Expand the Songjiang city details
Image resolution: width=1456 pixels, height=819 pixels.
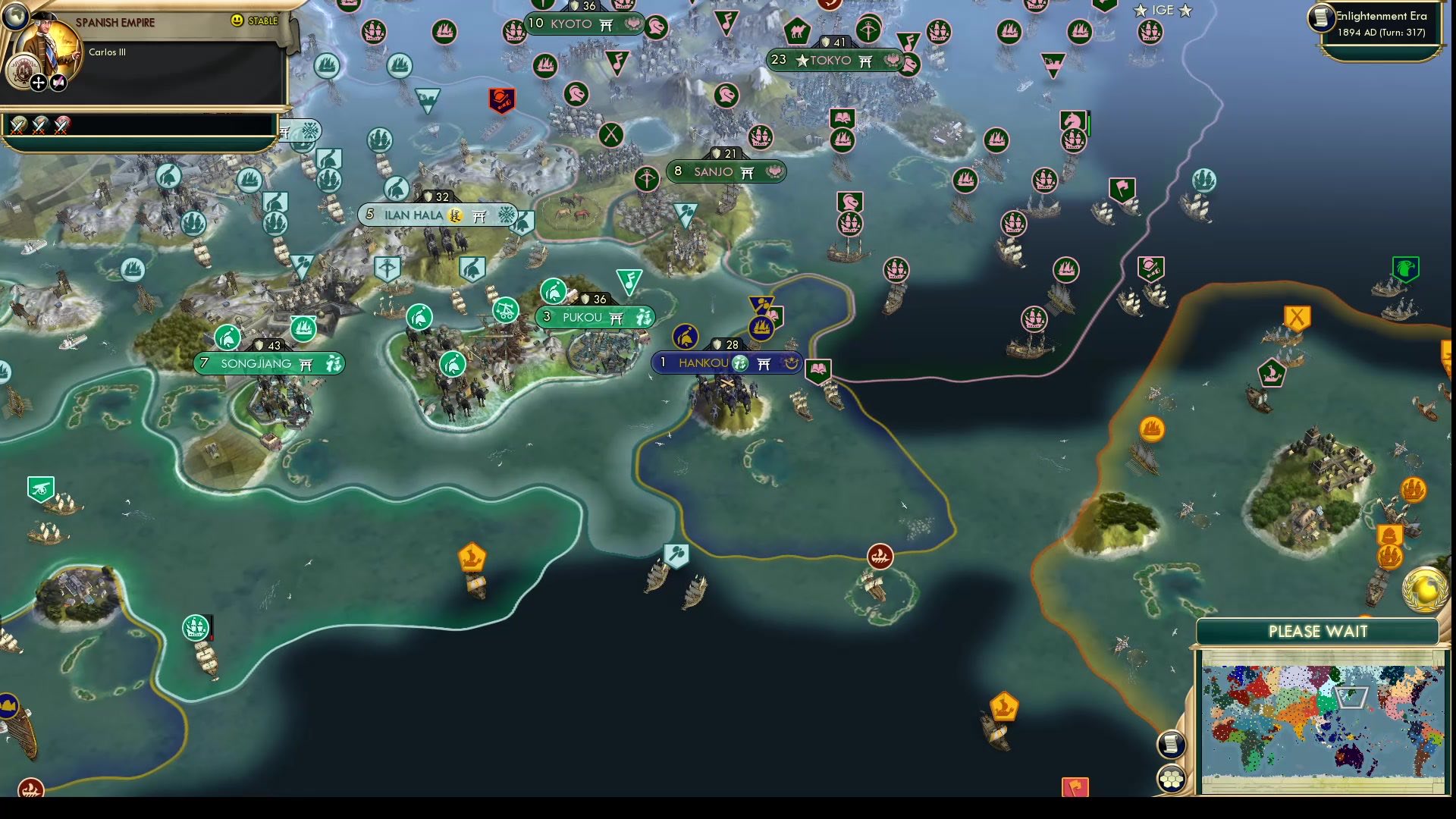[262, 364]
